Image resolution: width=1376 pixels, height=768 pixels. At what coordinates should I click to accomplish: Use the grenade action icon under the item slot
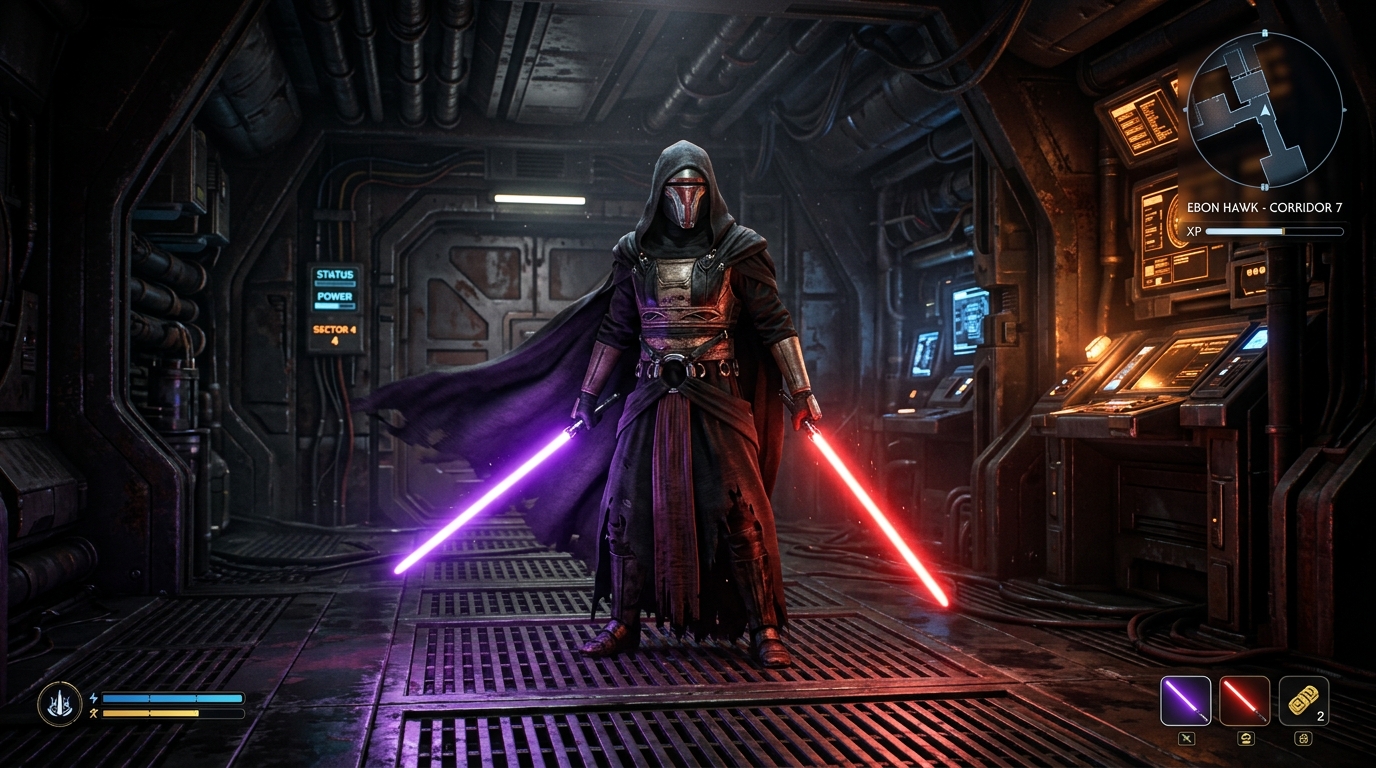pyautogui.click(x=1303, y=738)
